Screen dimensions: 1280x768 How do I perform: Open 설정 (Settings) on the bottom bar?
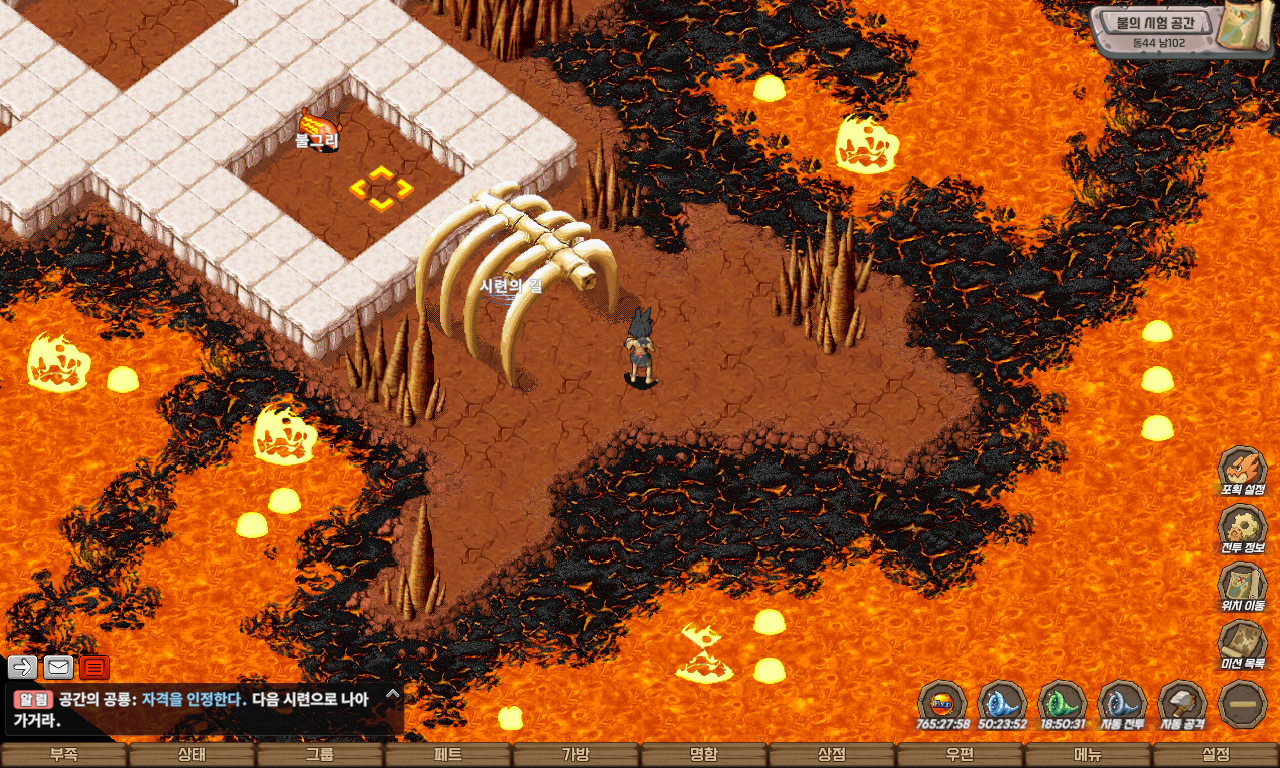coord(1216,756)
